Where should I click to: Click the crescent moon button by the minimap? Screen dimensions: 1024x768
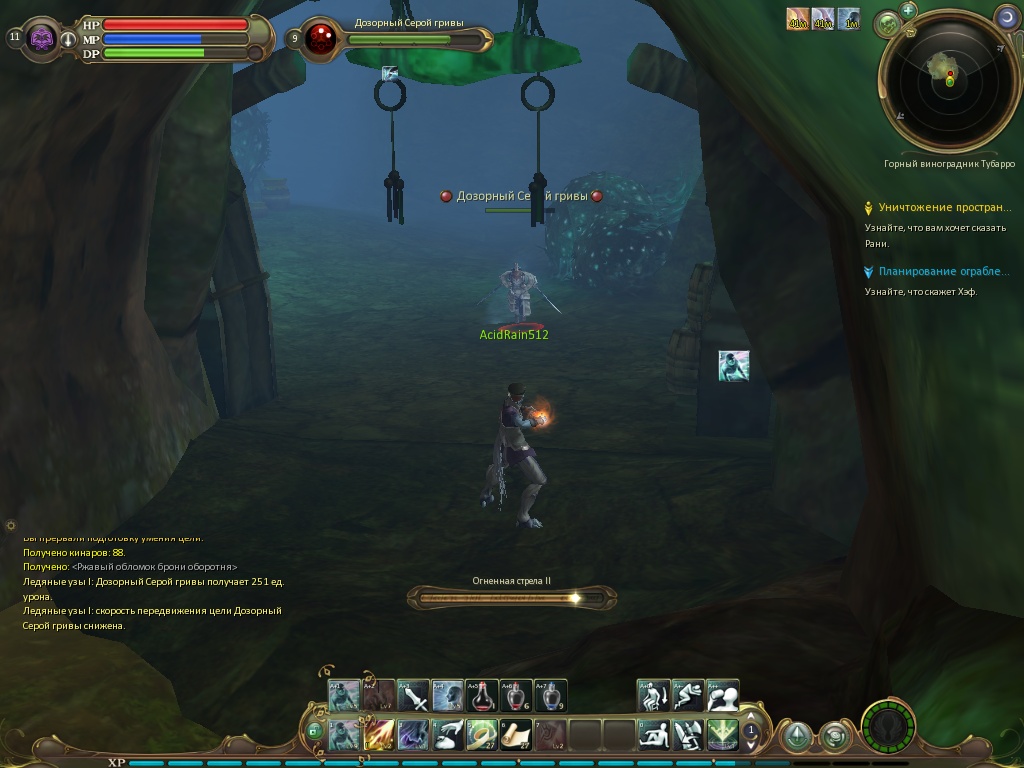point(1006,17)
